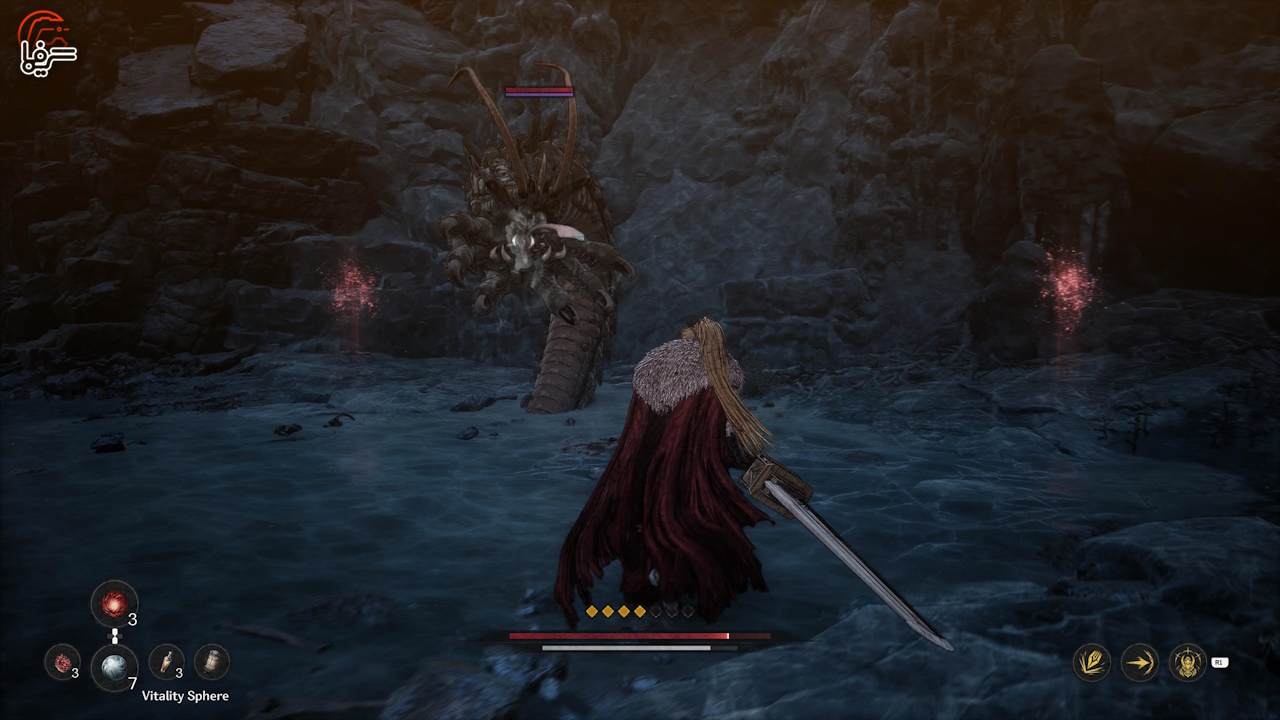Use the Vitality Sphere item
Screen dimensions: 1280x720
114,668
